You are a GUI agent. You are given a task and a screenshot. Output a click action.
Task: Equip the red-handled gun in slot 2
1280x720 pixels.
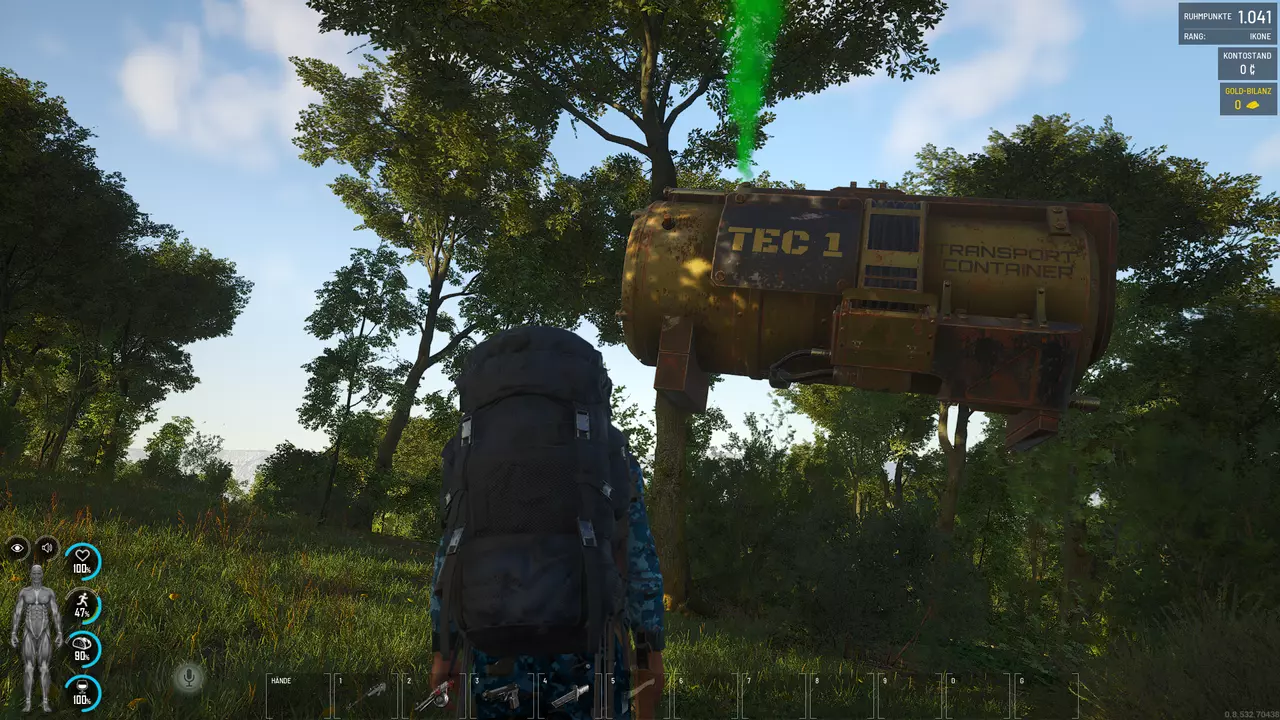point(435,695)
